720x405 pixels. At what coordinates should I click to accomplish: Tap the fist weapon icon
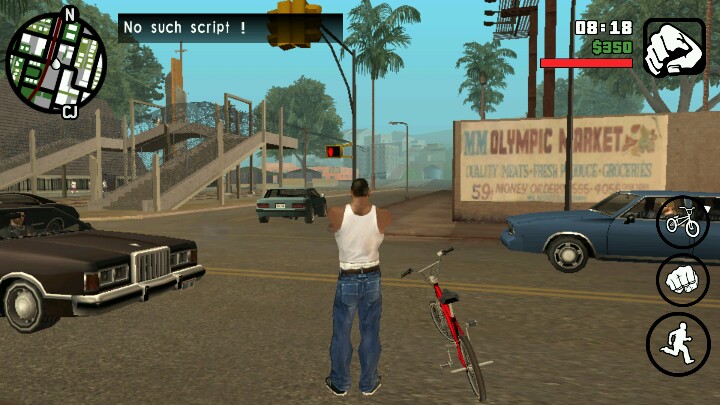point(673,47)
